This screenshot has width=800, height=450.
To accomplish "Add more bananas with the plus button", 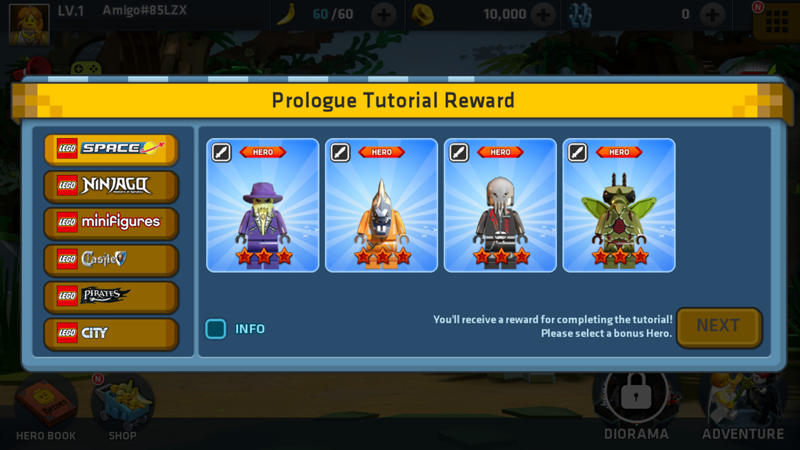I will click(384, 15).
